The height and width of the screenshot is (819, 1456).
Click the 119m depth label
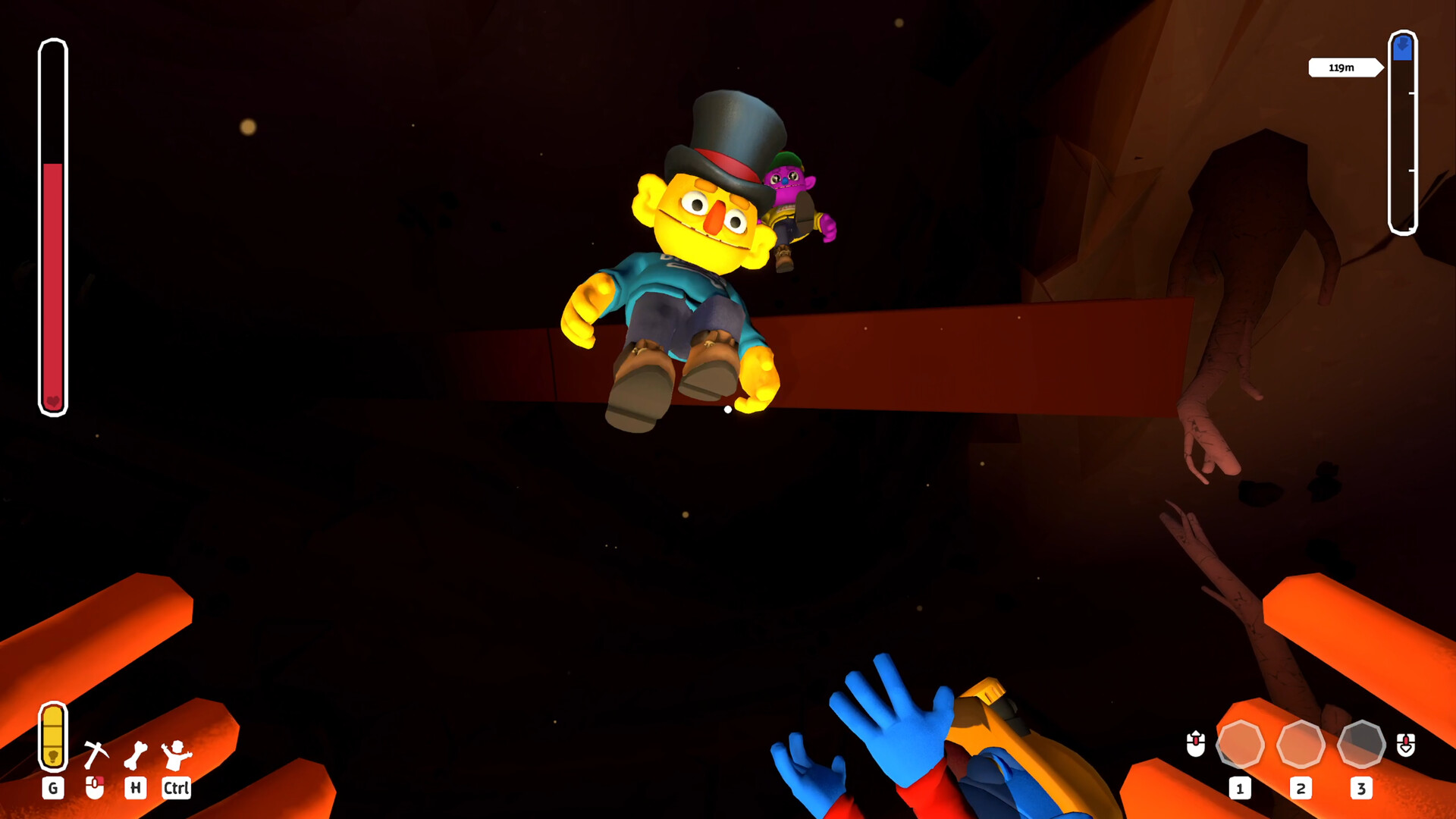tap(1341, 67)
